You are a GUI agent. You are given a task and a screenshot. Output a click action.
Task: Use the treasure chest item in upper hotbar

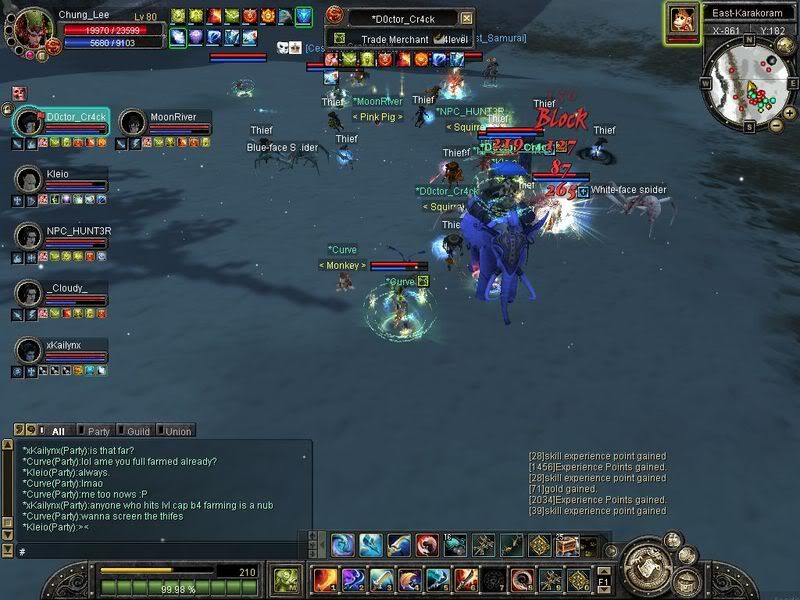coord(567,545)
